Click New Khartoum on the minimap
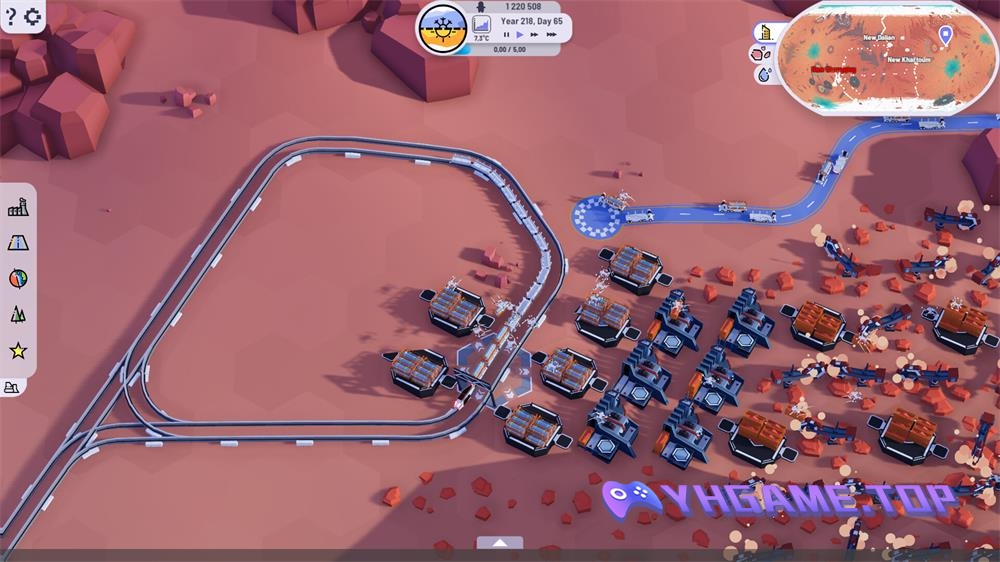This screenshot has height=562, width=1000. pyautogui.click(x=909, y=60)
